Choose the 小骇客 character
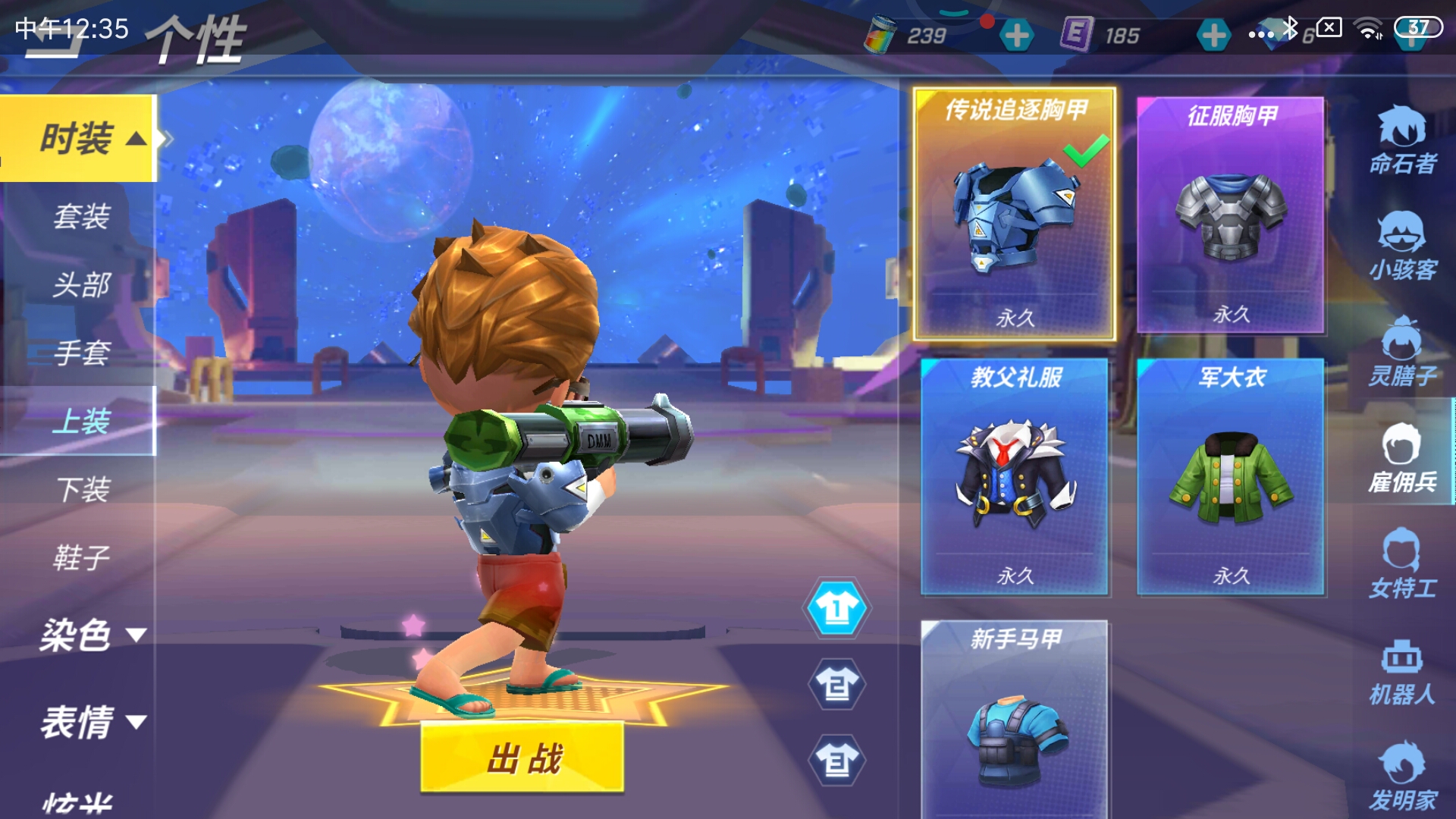 [x=1402, y=246]
